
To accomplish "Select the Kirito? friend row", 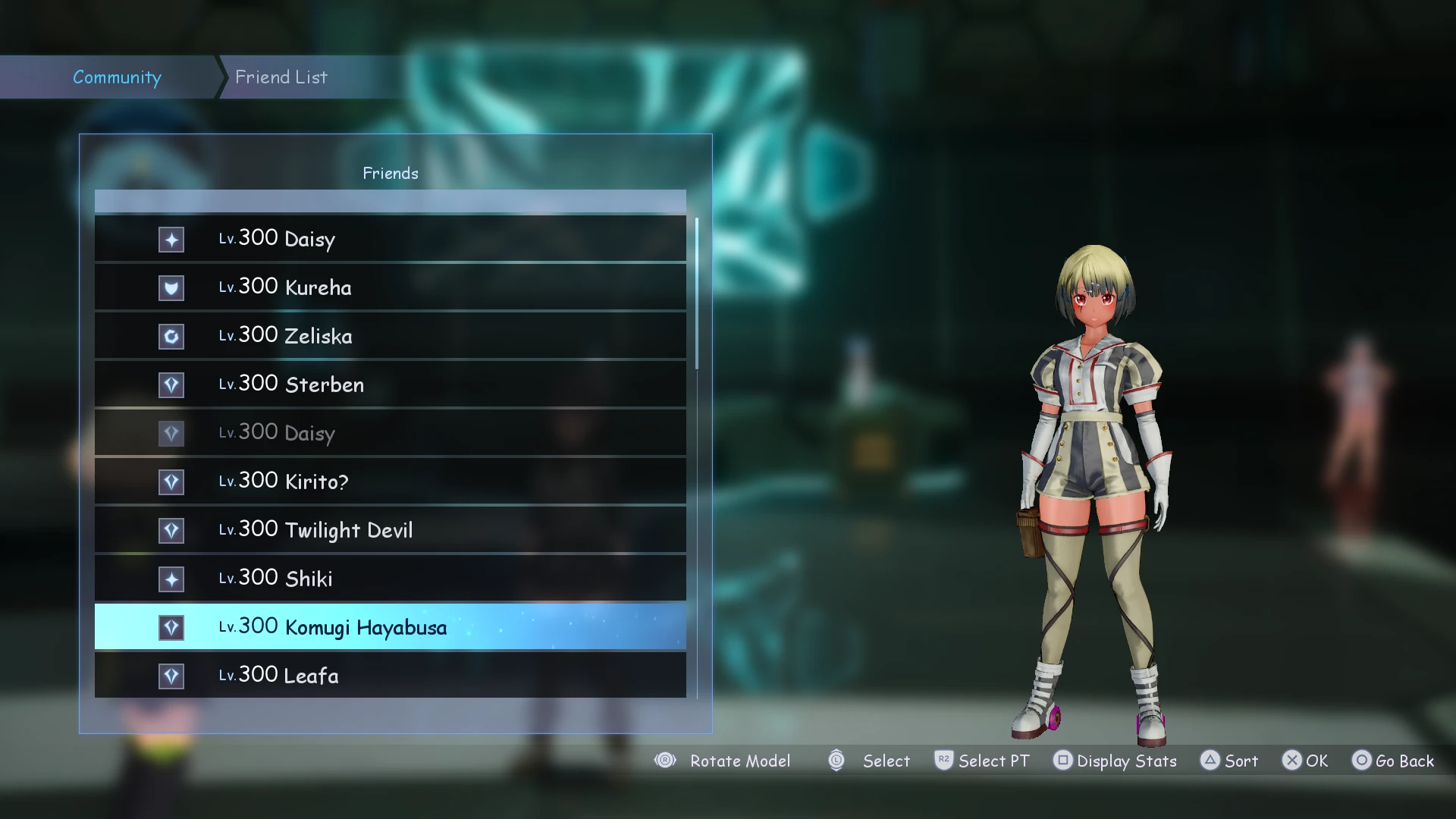I will [390, 482].
